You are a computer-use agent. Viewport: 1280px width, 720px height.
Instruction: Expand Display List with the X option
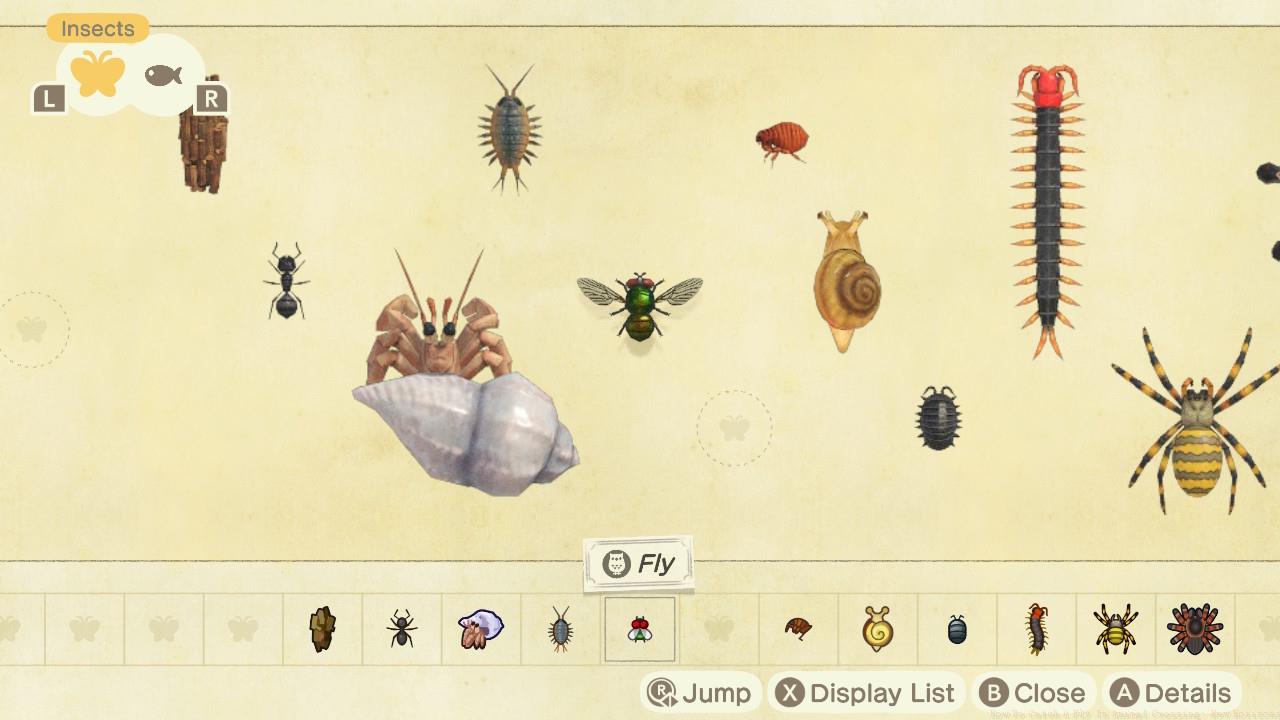[x=866, y=691]
